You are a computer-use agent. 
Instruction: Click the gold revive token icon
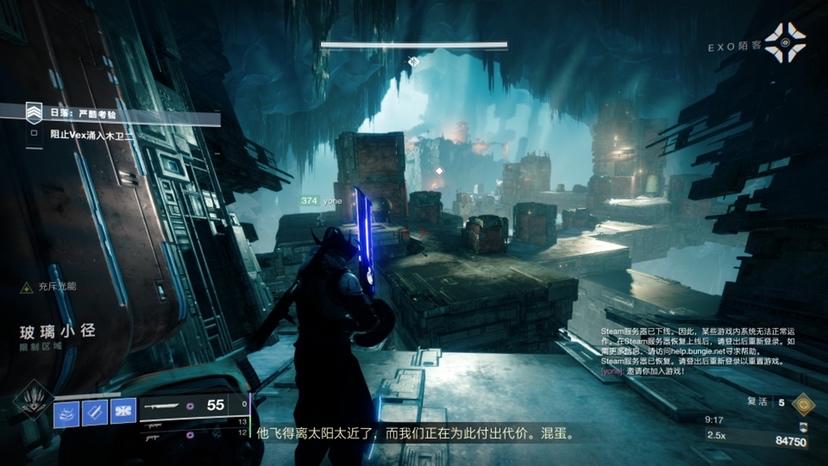[x=802, y=403]
